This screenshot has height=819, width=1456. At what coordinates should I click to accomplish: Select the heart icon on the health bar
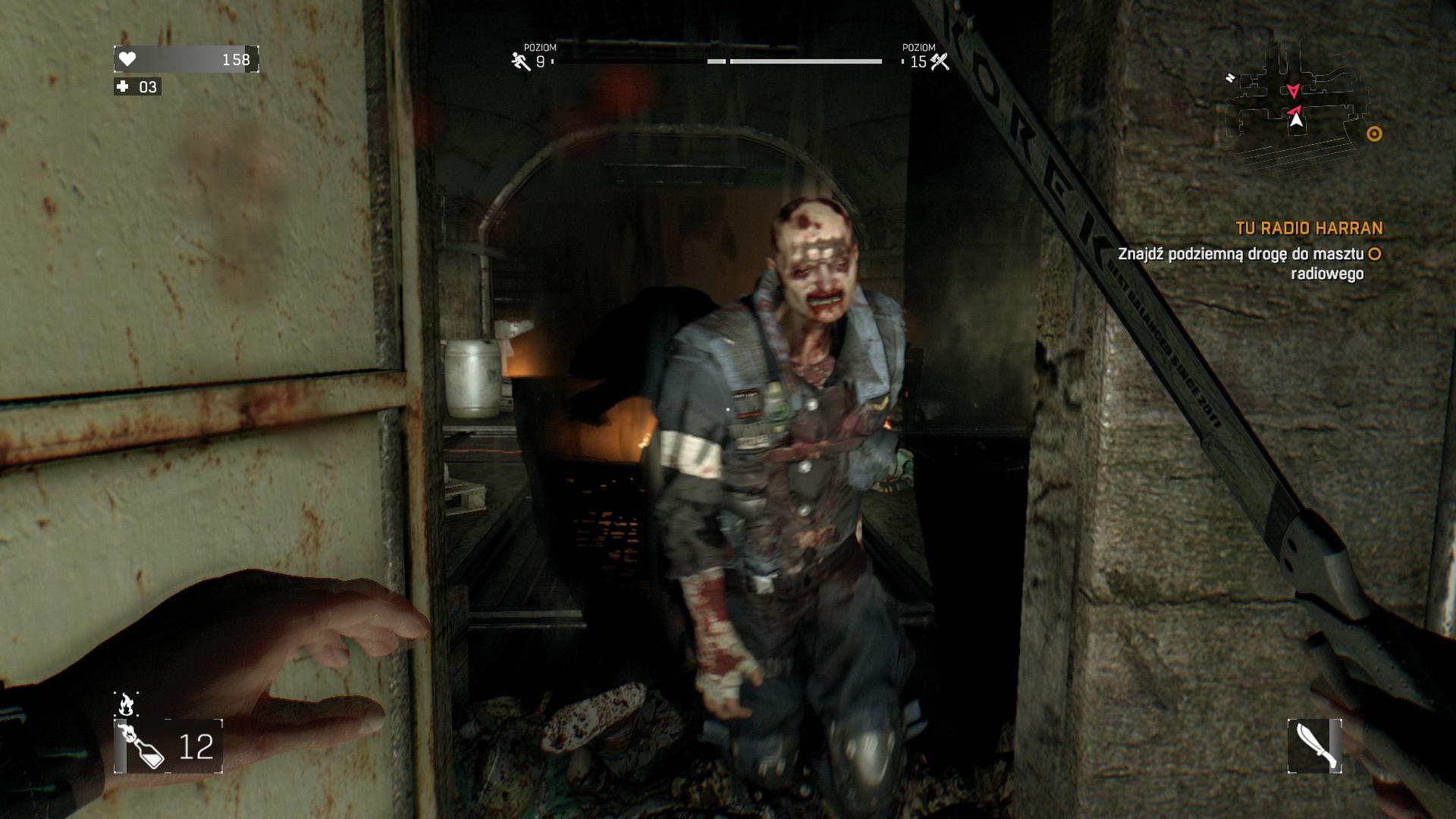coord(126,60)
